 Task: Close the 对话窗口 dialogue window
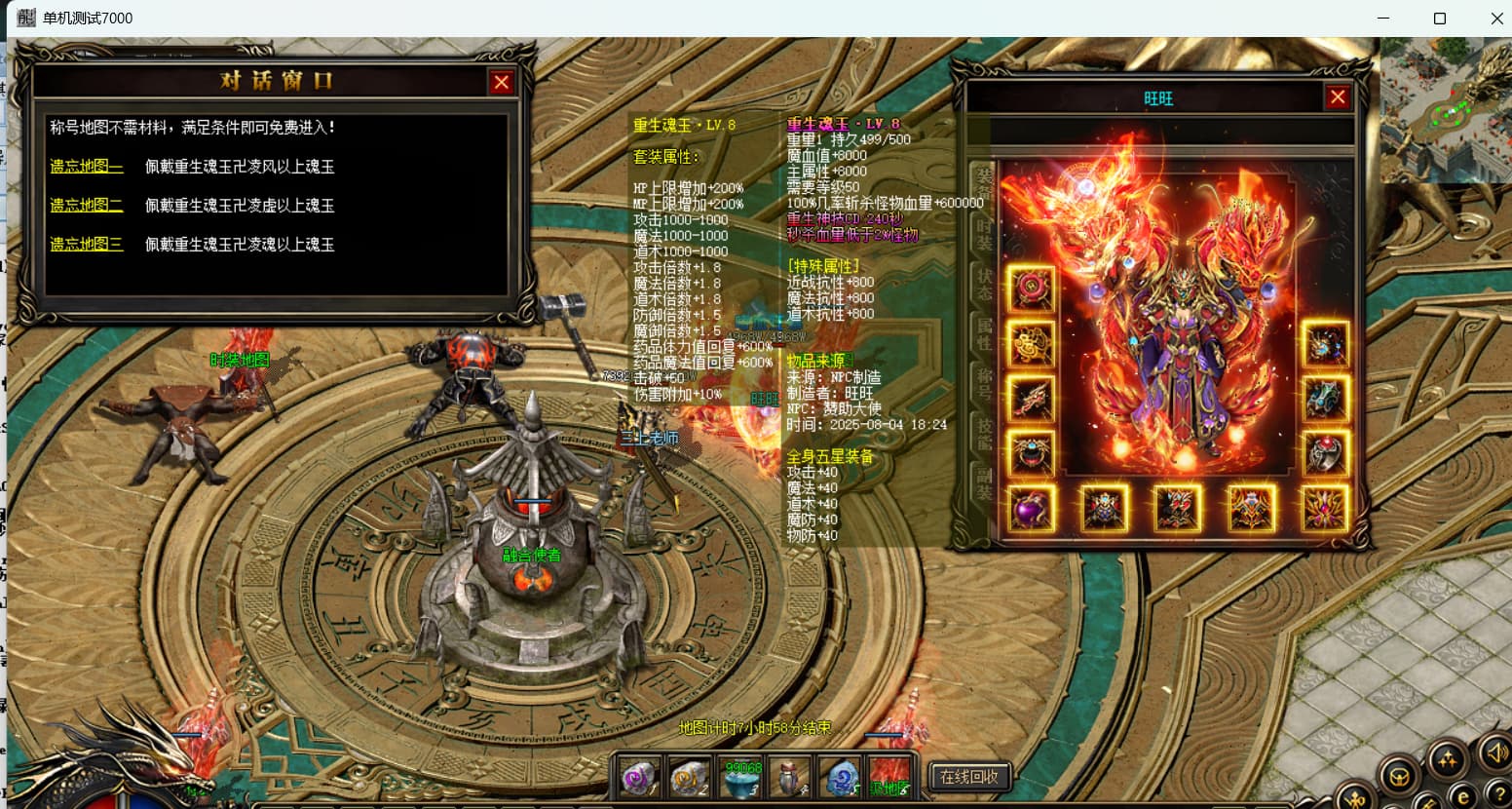click(x=502, y=83)
